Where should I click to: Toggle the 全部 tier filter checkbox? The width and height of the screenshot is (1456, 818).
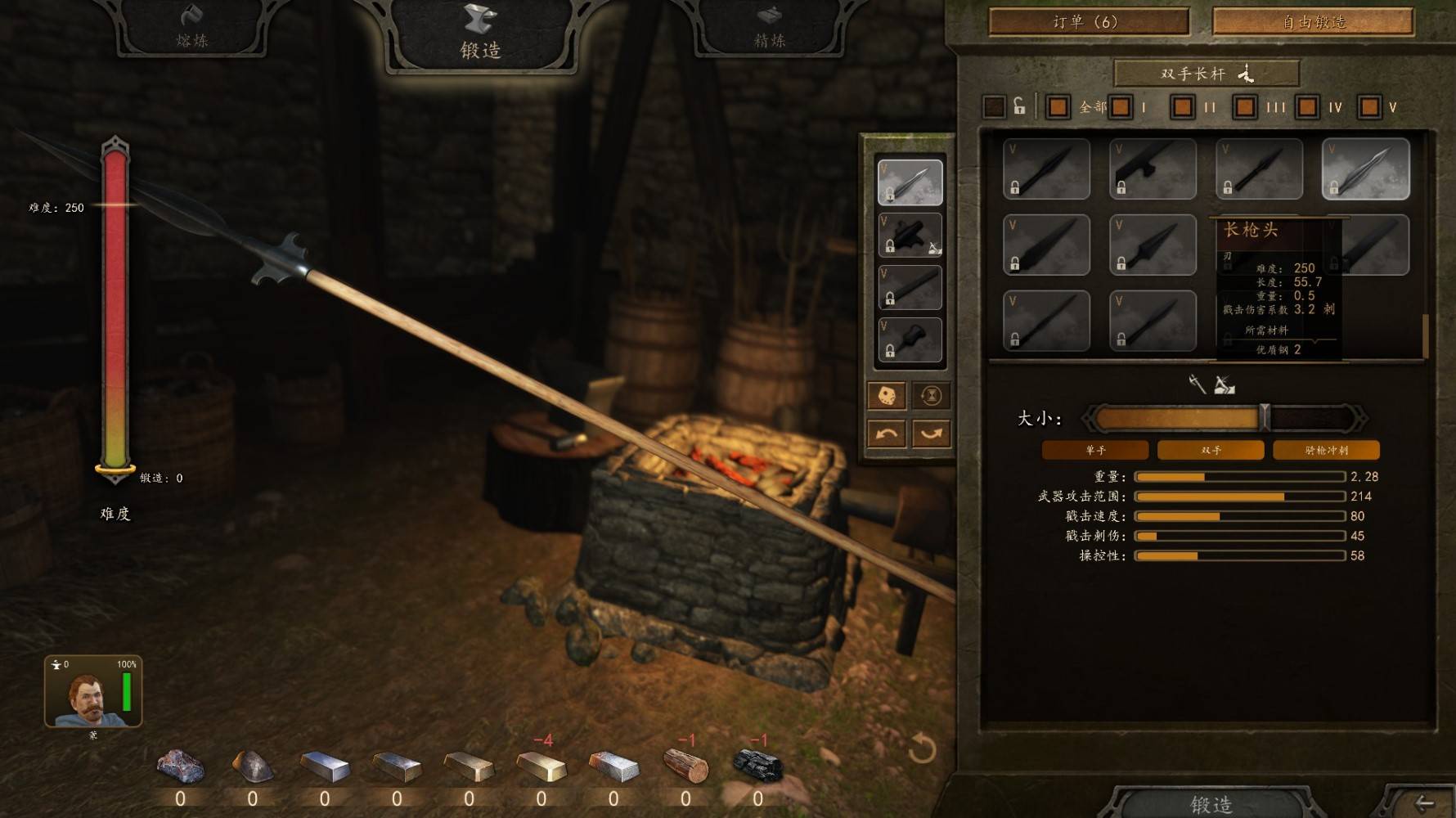(1058, 107)
